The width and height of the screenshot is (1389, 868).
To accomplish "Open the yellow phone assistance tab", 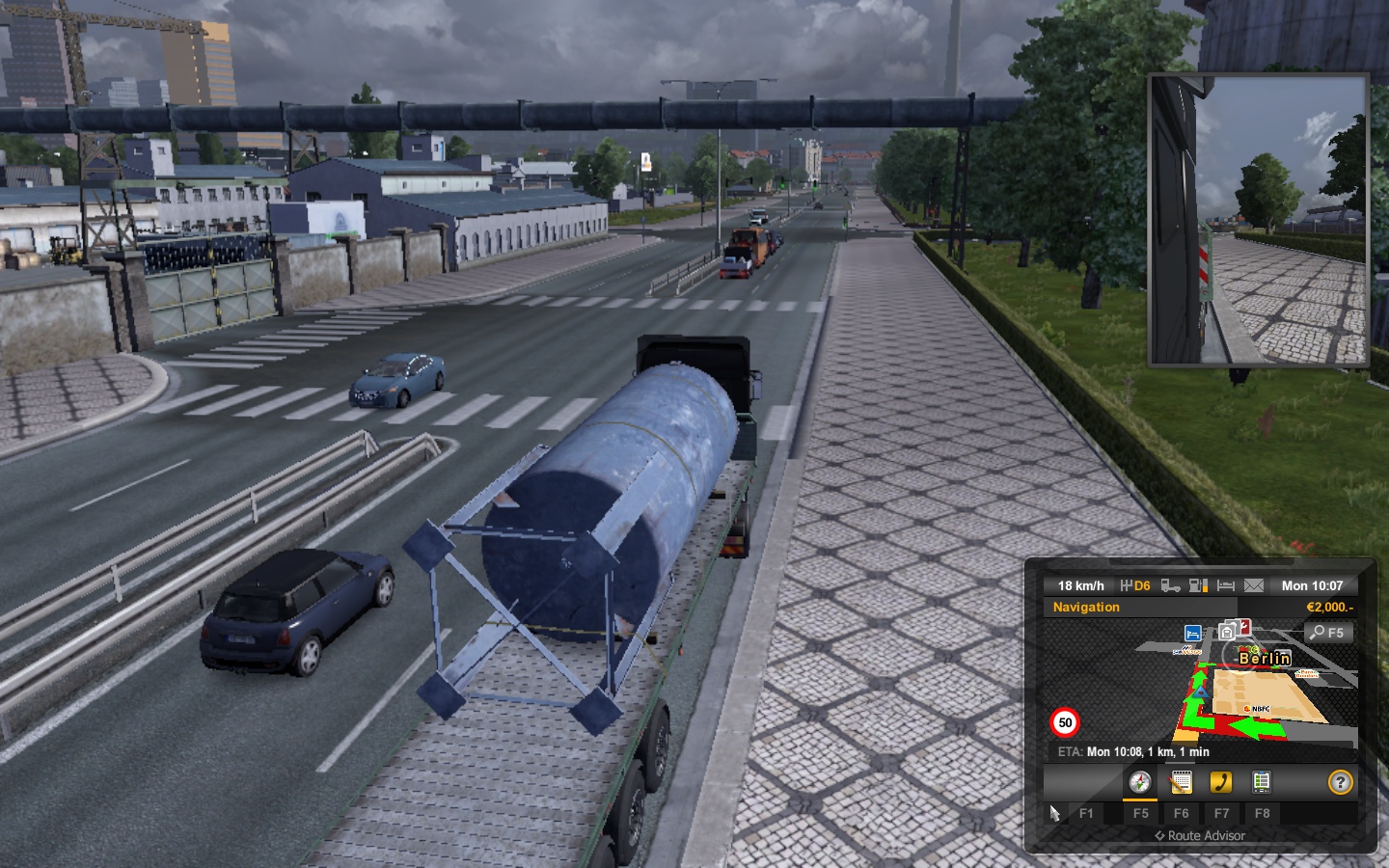I will (x=1221, y=782).
